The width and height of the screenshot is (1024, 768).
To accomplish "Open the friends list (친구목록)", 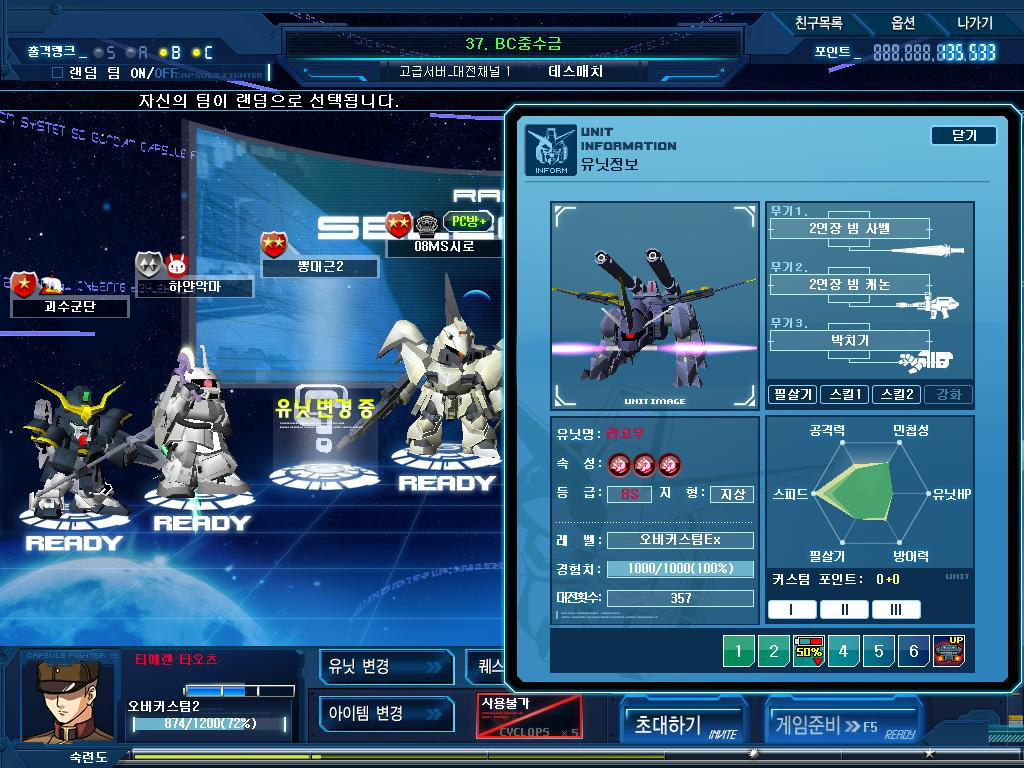I will [818, 23].
